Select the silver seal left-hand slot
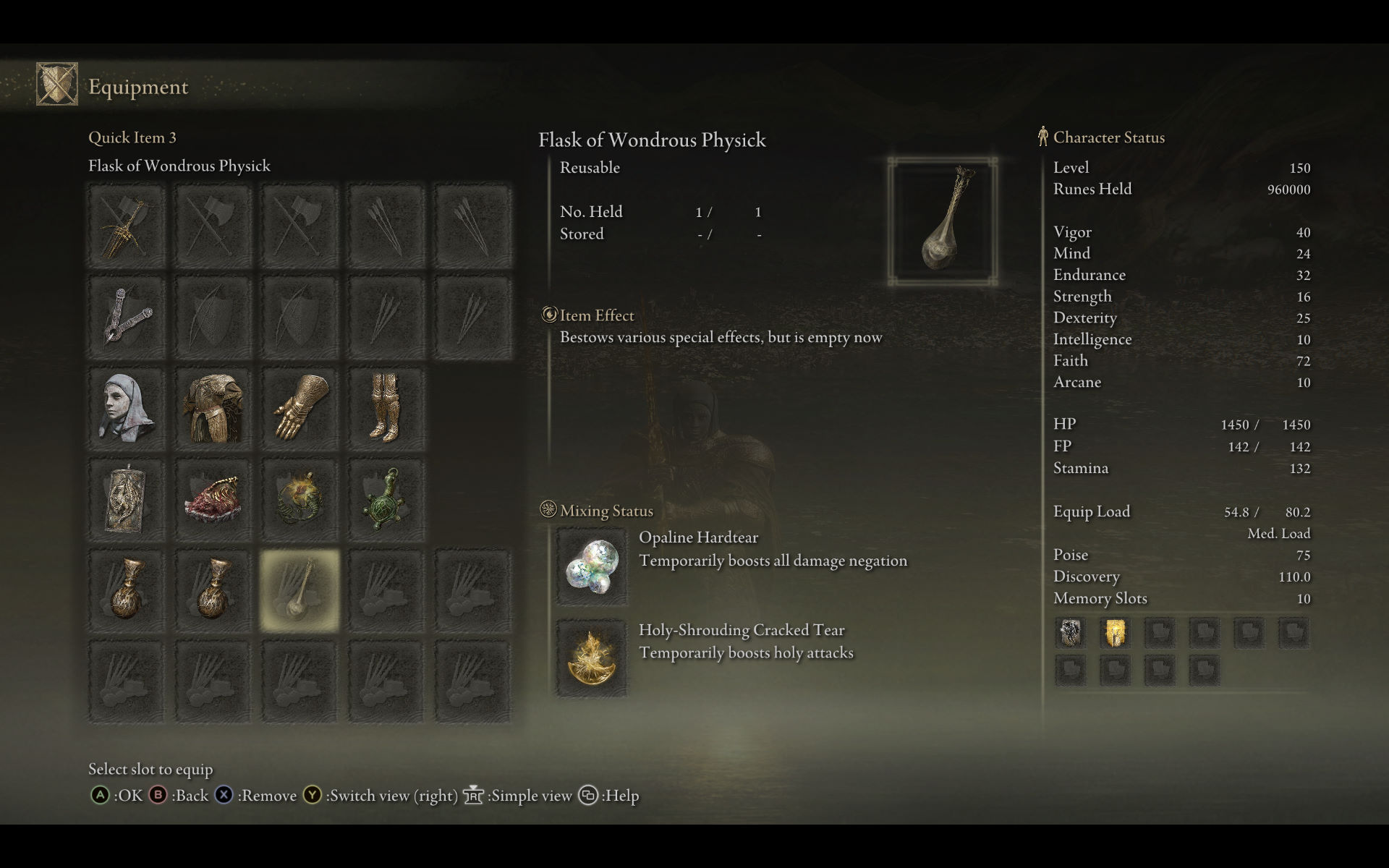Screen dimensions: 1389x868 (x=127, y=318)
